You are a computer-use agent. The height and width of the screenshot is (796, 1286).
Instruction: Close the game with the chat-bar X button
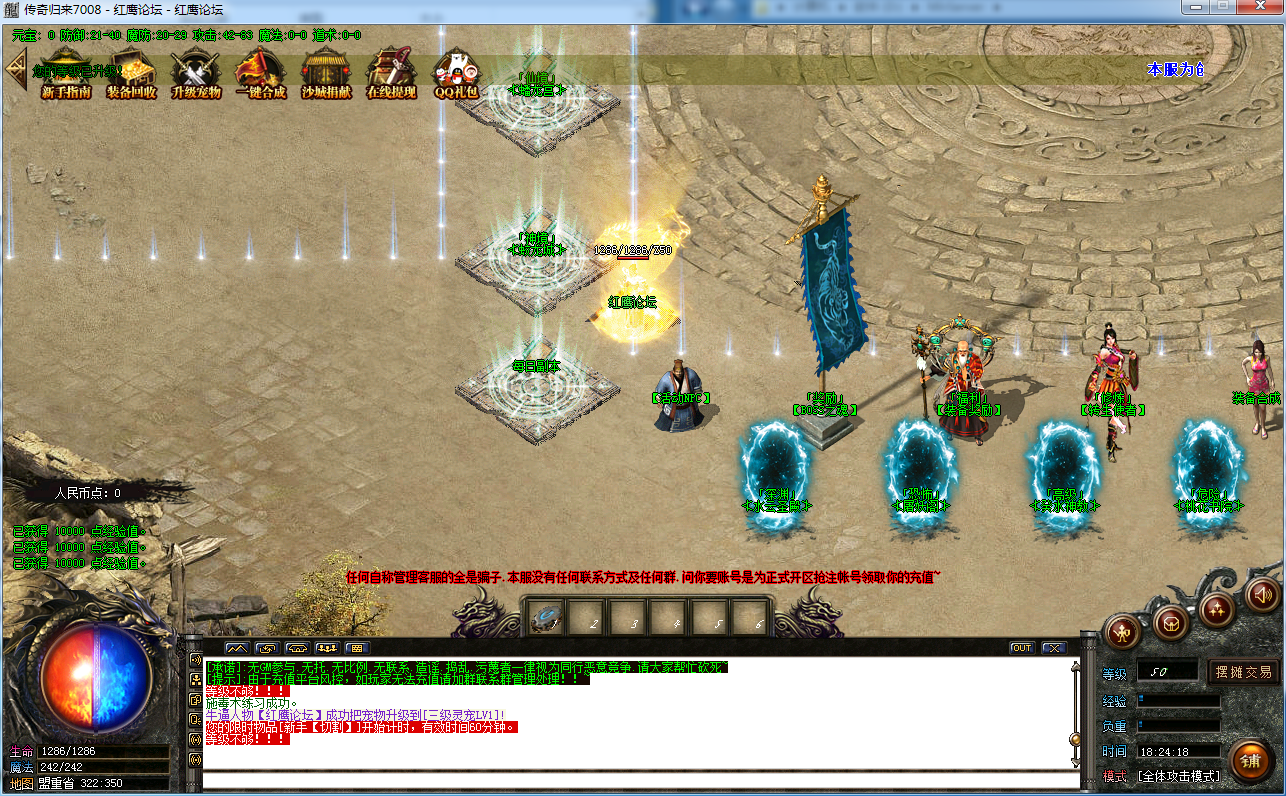click(1053, 648)
